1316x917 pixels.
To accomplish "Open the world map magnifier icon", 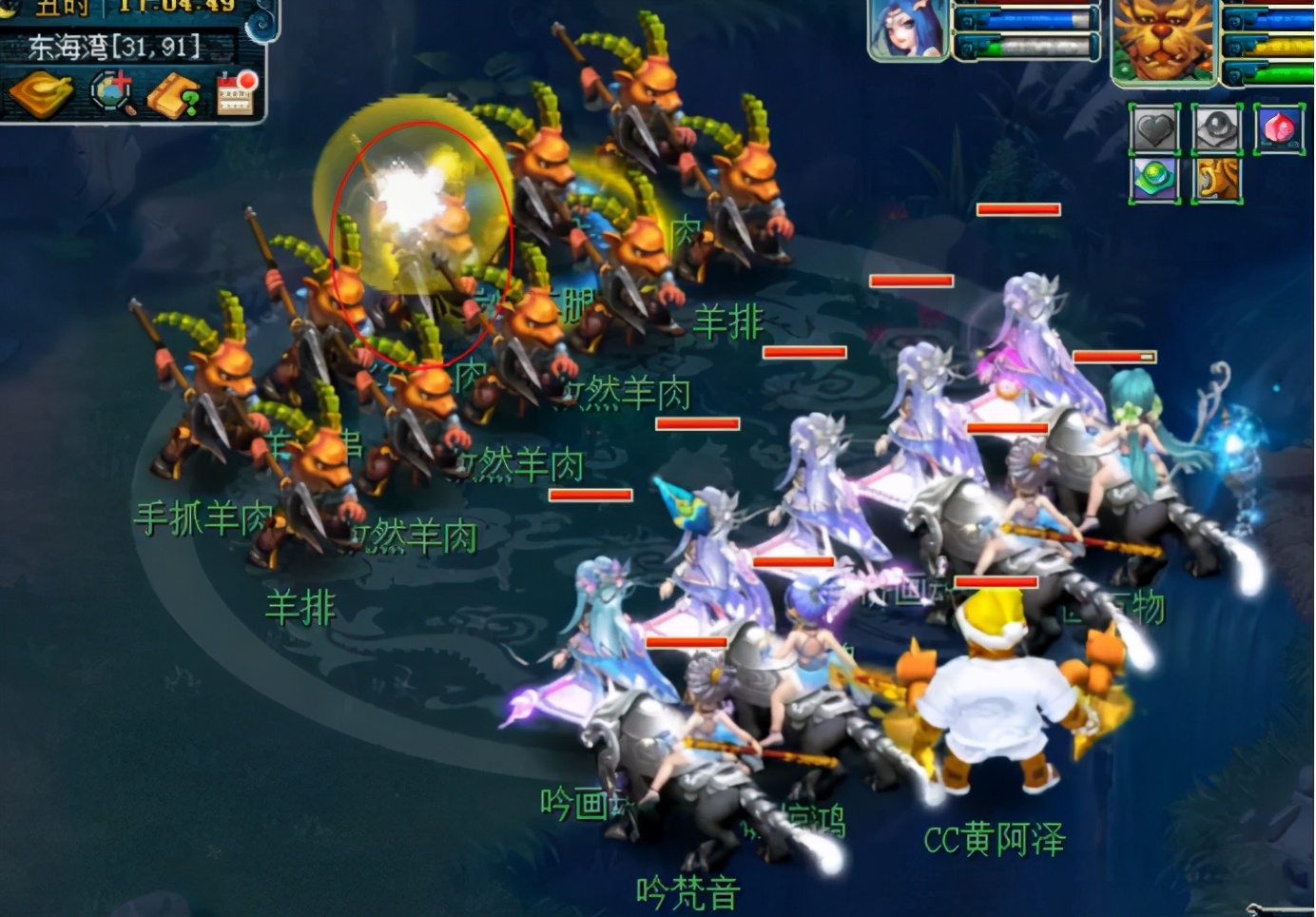I will [x=112, y=93].
